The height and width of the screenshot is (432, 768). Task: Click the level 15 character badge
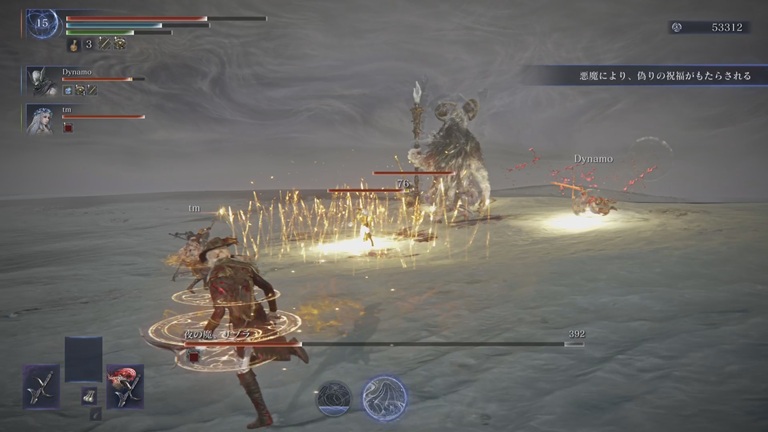[42, 24]
